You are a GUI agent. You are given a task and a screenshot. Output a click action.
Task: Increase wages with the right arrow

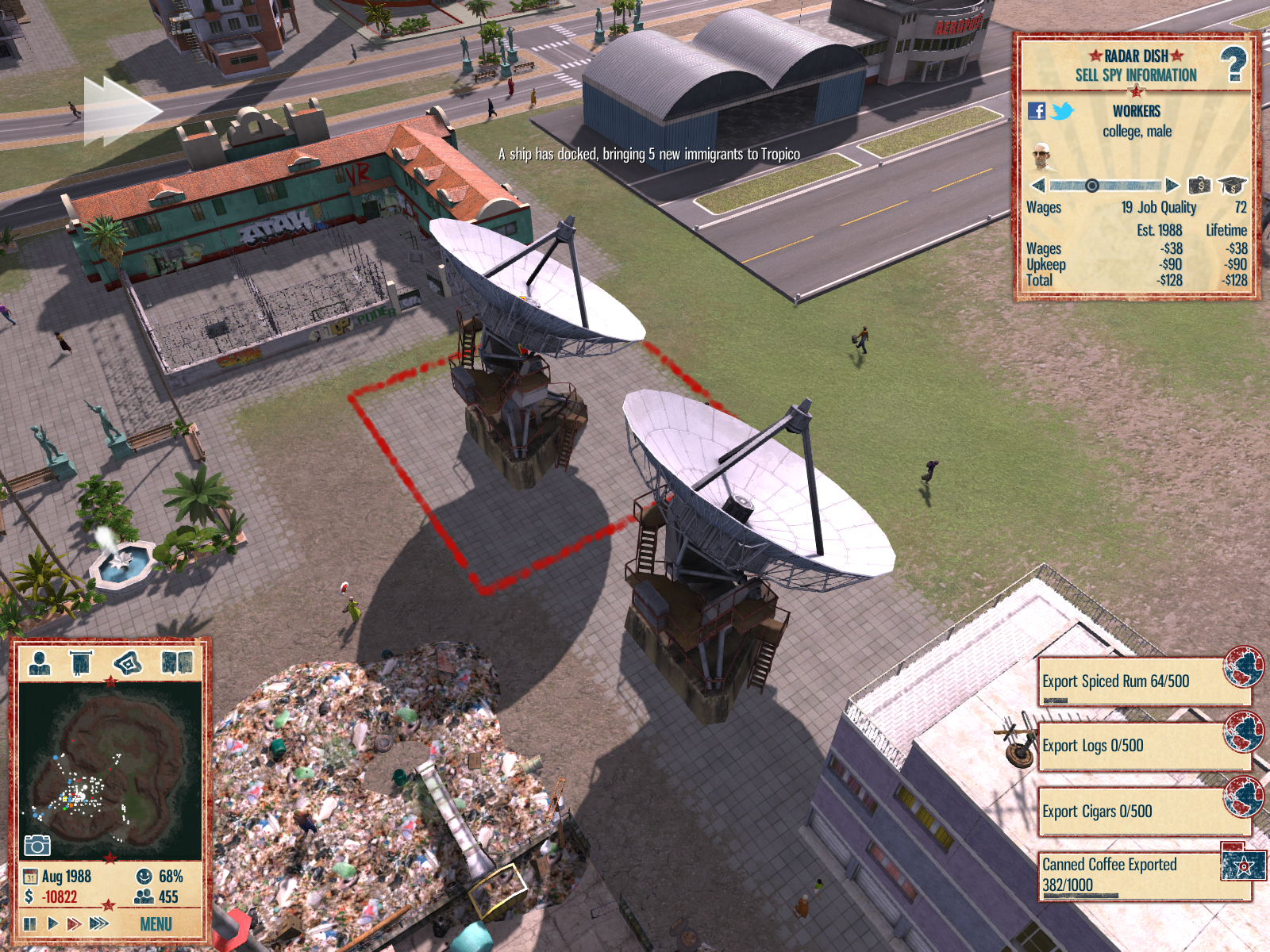[x=1172, y=186]
